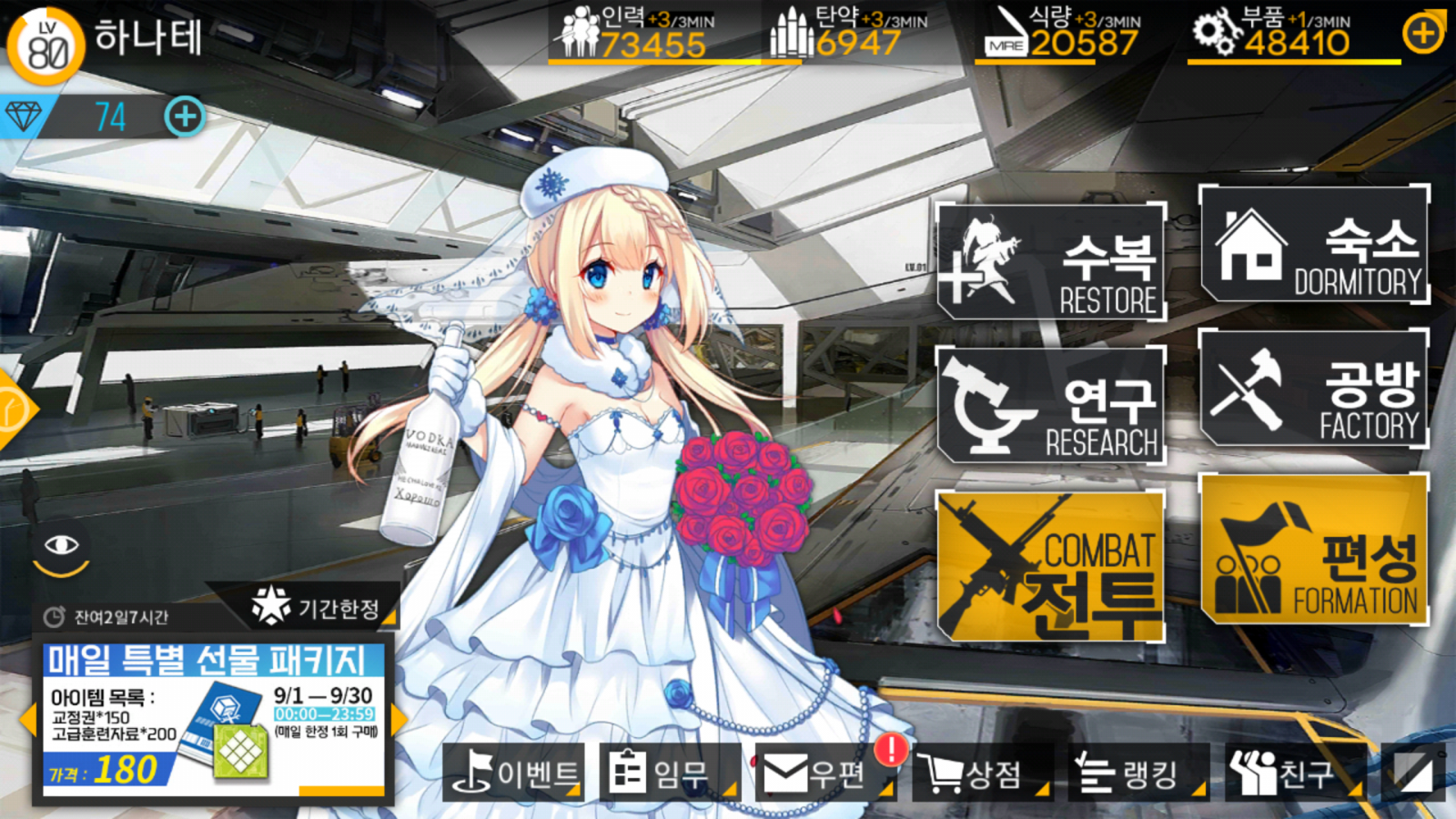This screenshot has height=819, width=1456.
Task: Open the Restore (수복) menu
Action: 1051,262
